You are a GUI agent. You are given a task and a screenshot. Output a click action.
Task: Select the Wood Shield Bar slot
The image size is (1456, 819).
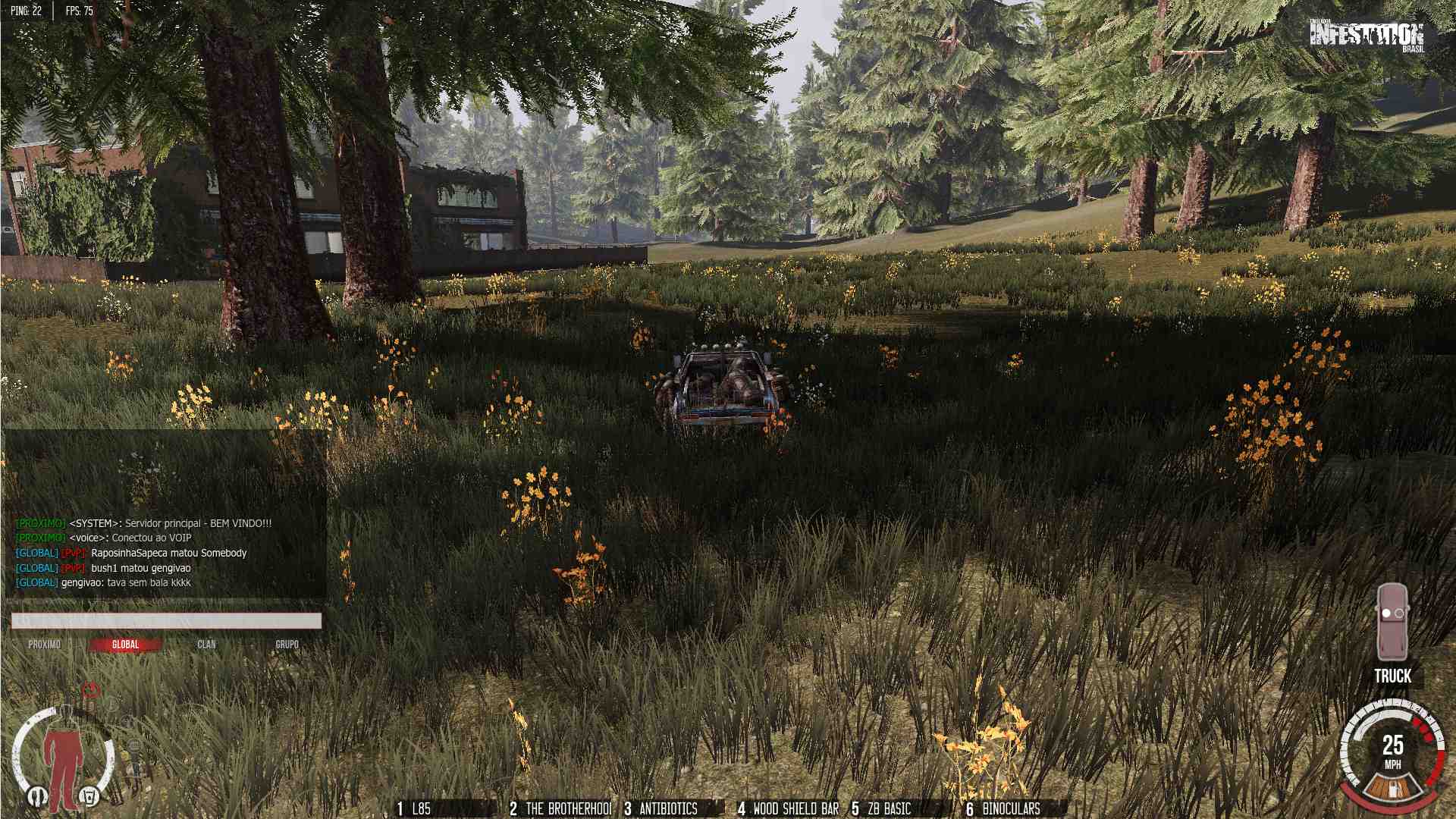789,809
